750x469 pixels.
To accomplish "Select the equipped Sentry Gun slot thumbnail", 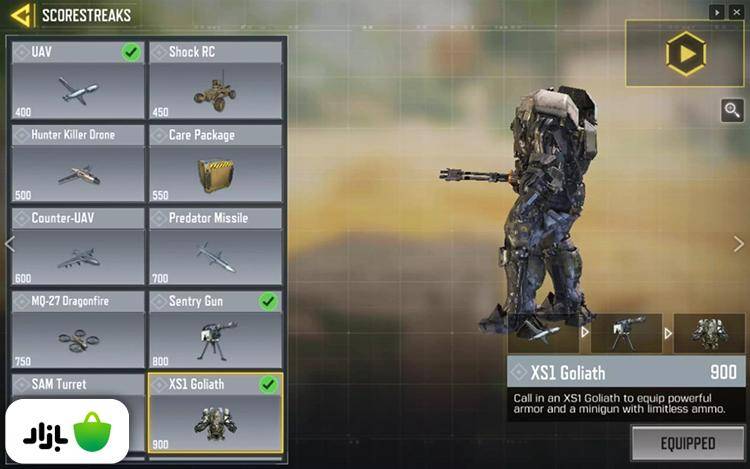I will coord(626,333).
